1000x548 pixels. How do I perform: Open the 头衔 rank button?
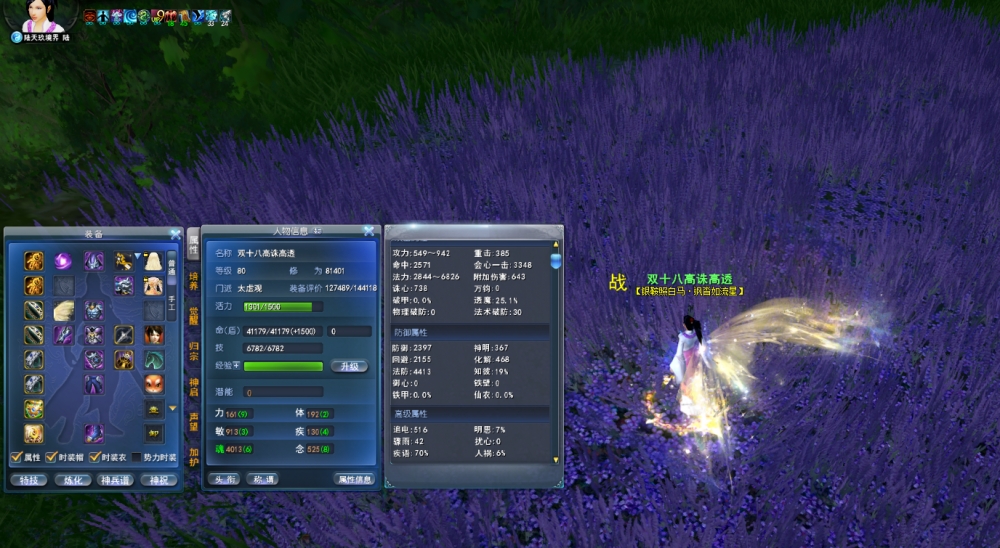[x=224, y=480]
